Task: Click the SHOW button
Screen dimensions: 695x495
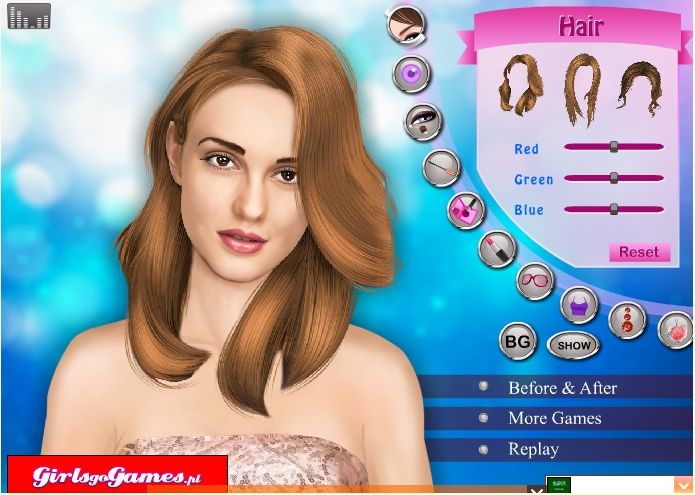Action: [x=574, y=345]
